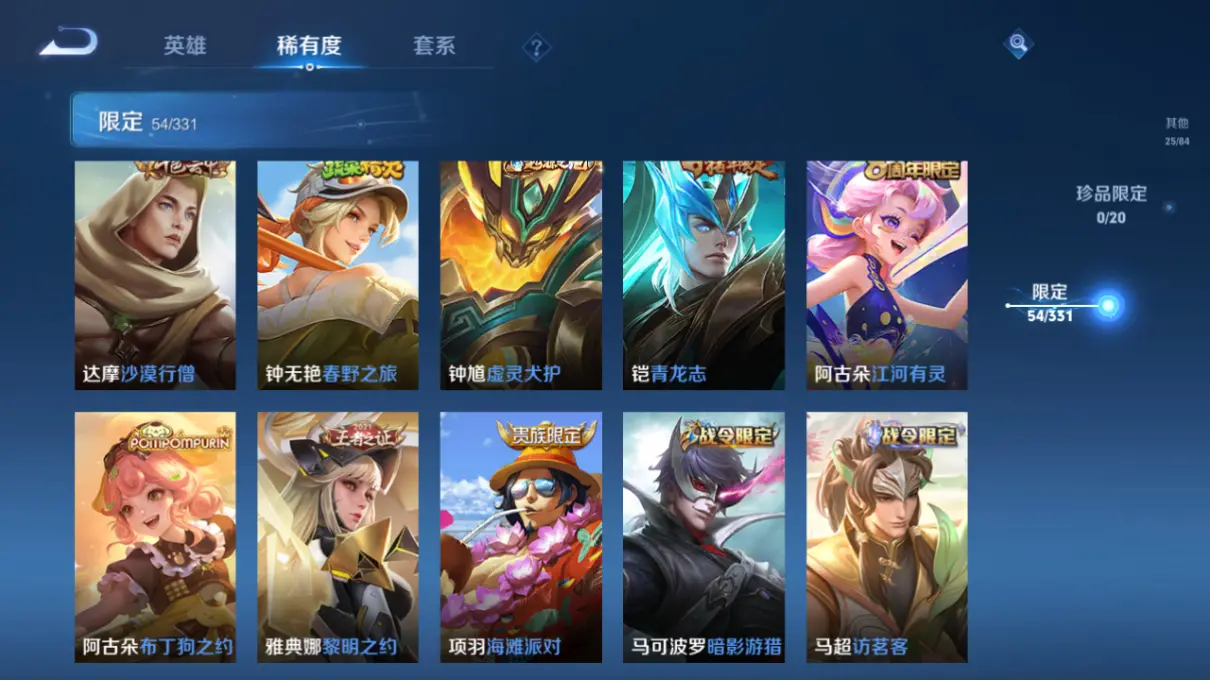Choose the 项羽 海滩派对 skin card
Screen dimensions: 1210x681
(x=521, y=537)
